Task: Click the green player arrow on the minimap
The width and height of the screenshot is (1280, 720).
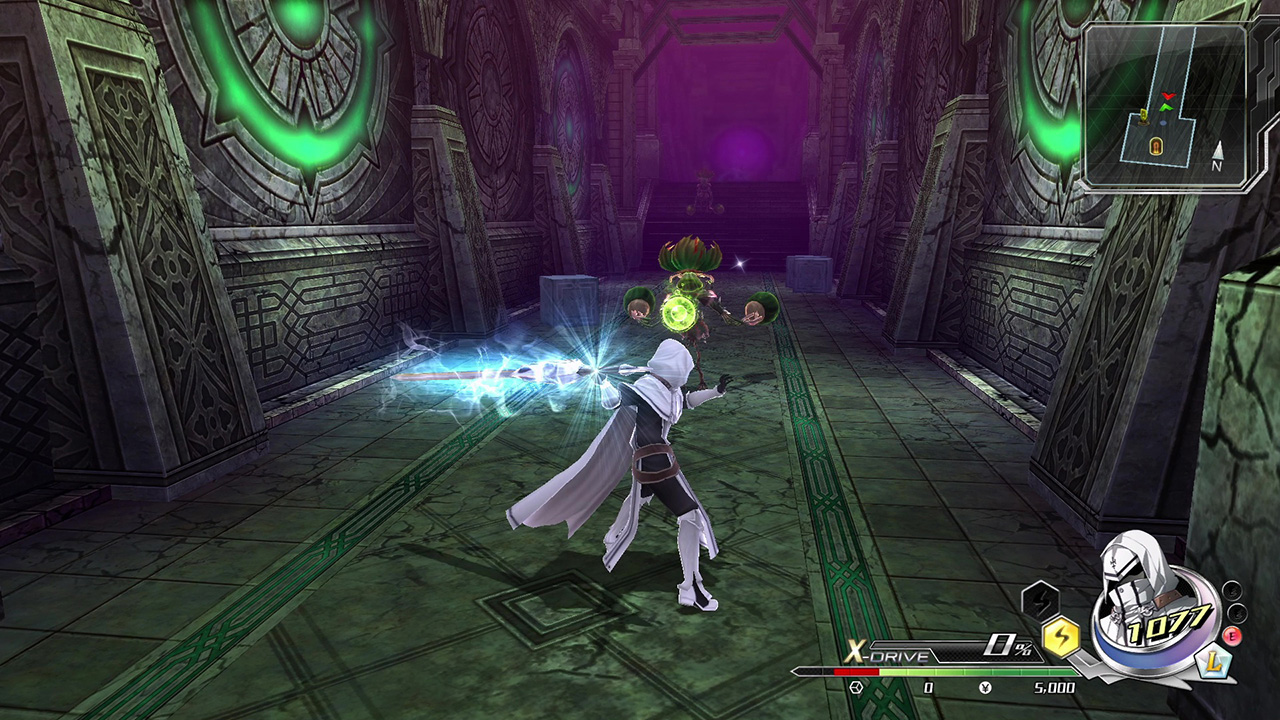Action: pyautogui.click(x=1164, y=108)
